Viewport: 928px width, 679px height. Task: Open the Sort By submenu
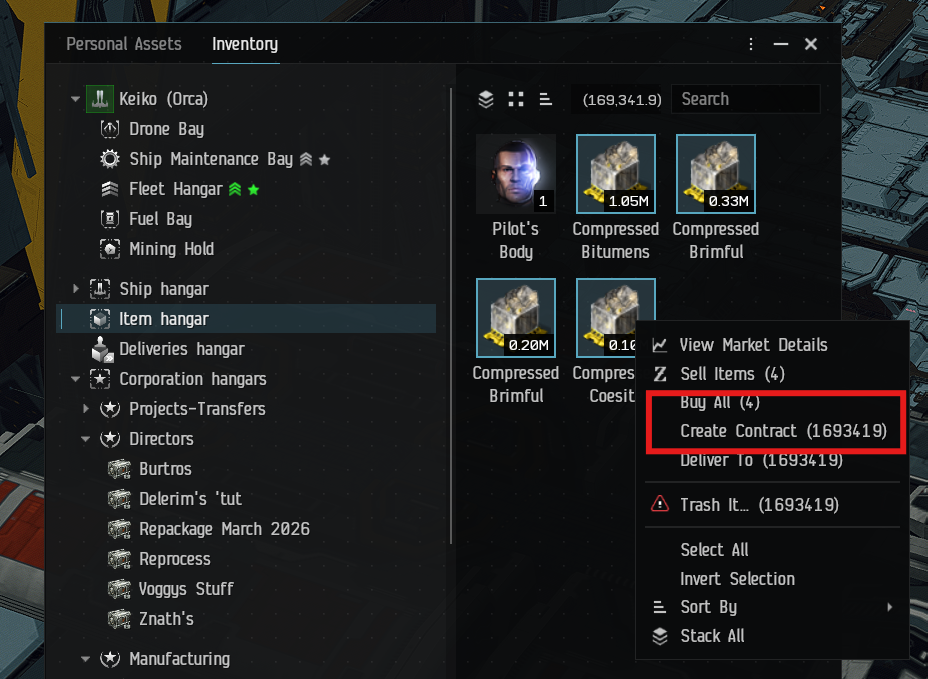coord(708,607)
